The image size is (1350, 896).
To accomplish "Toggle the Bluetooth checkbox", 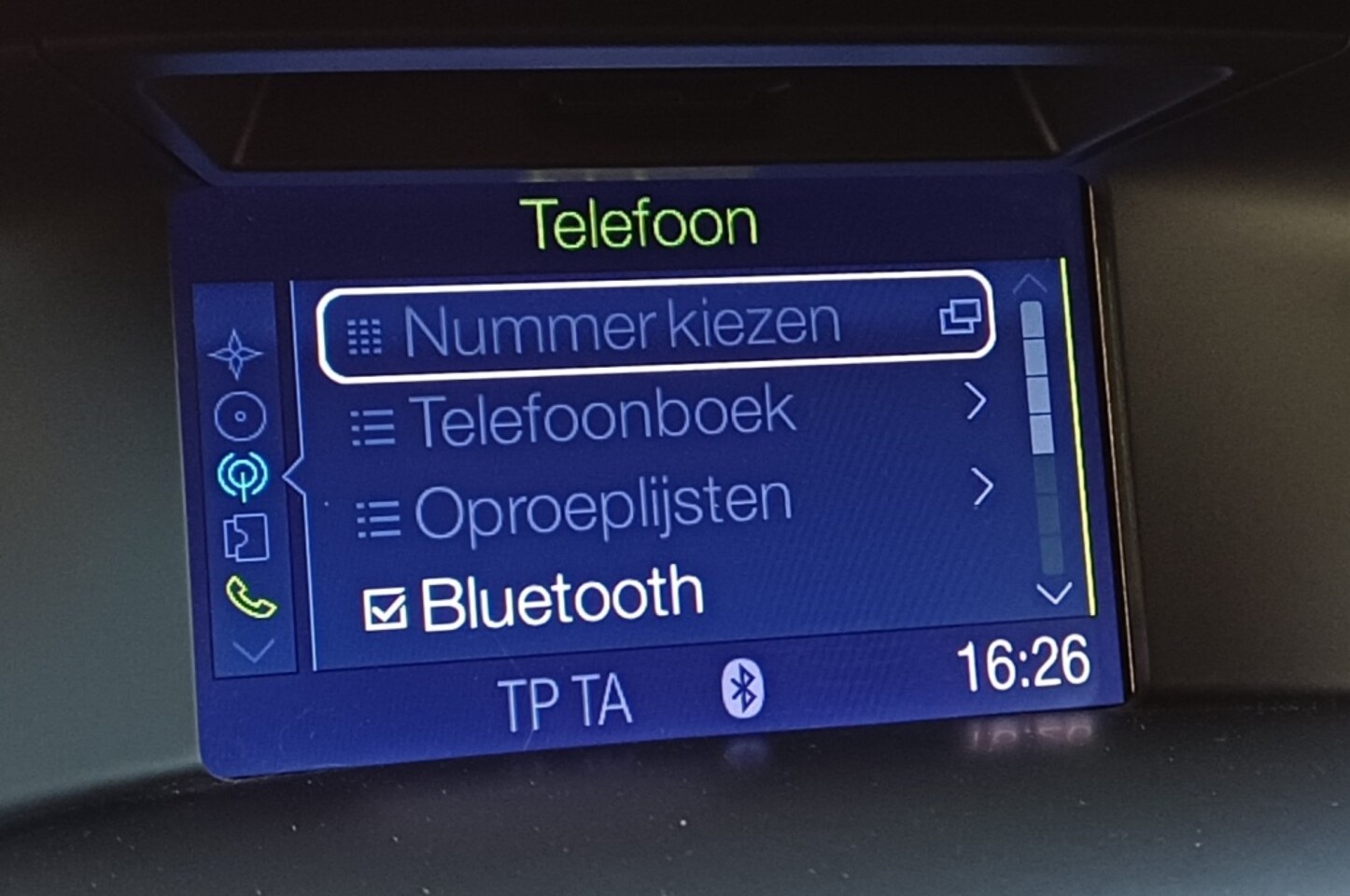I will (384, 609).
